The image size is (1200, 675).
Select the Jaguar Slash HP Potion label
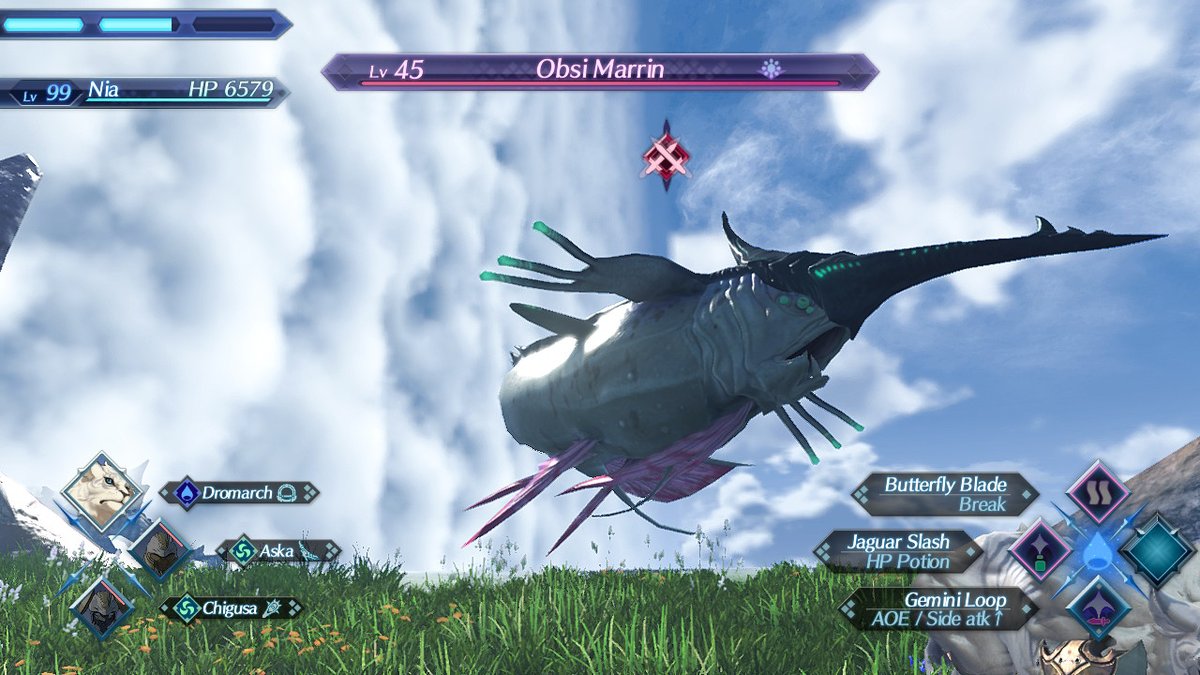pos(898,551)
